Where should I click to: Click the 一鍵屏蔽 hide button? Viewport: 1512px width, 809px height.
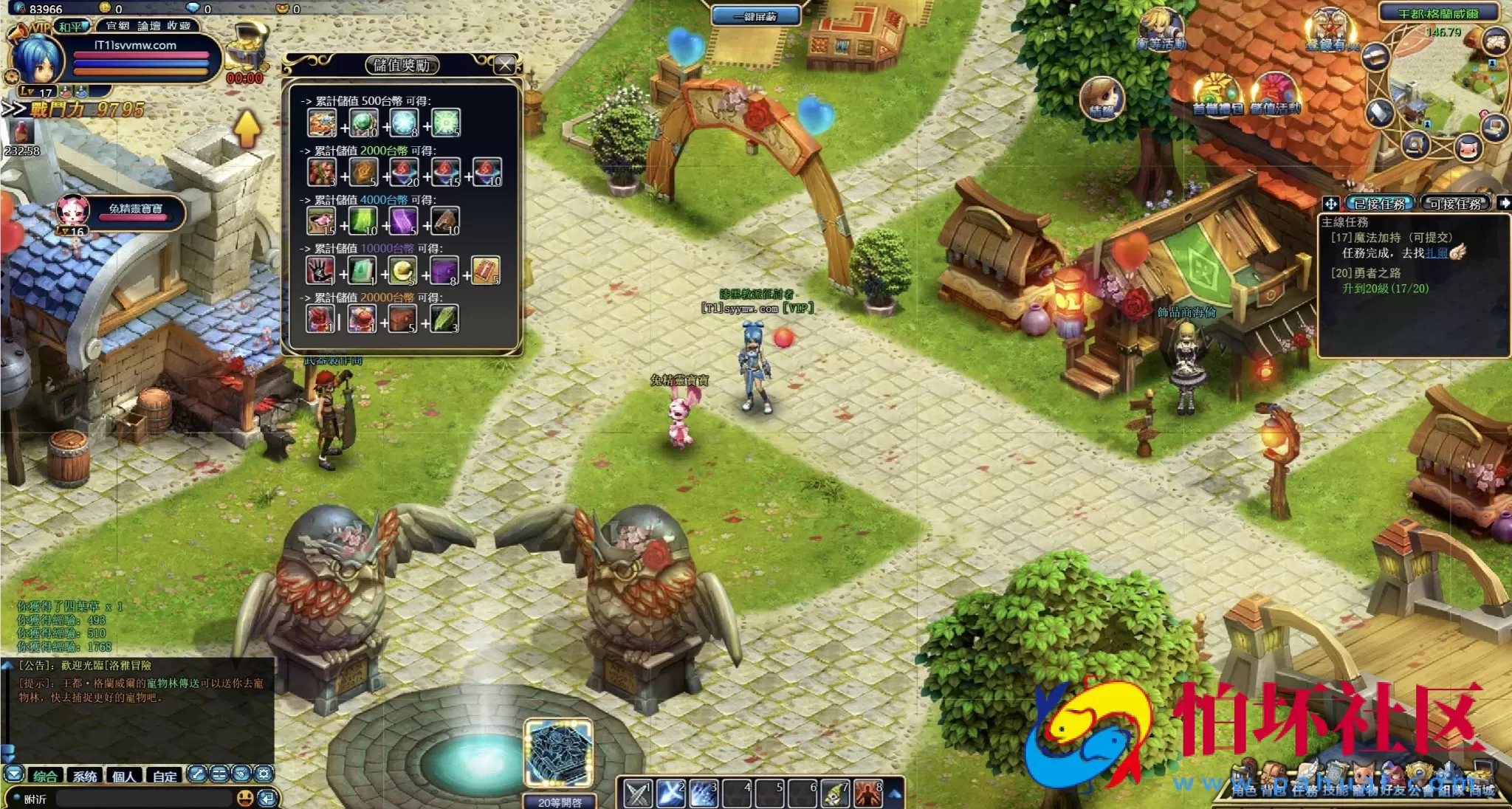click(755, 16)
